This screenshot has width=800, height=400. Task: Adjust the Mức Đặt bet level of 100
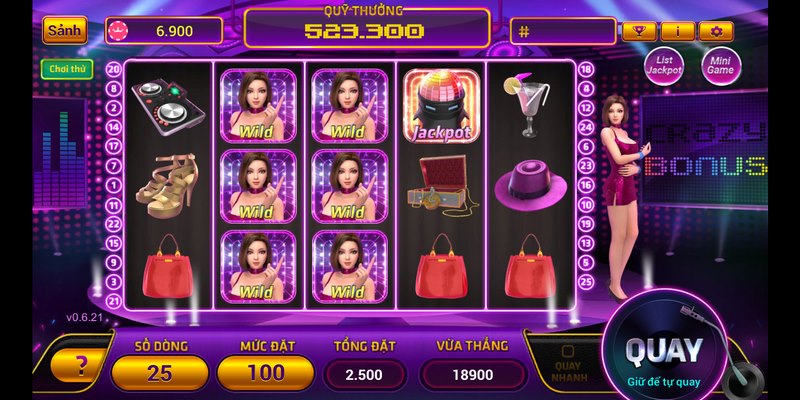pos(264,373)
